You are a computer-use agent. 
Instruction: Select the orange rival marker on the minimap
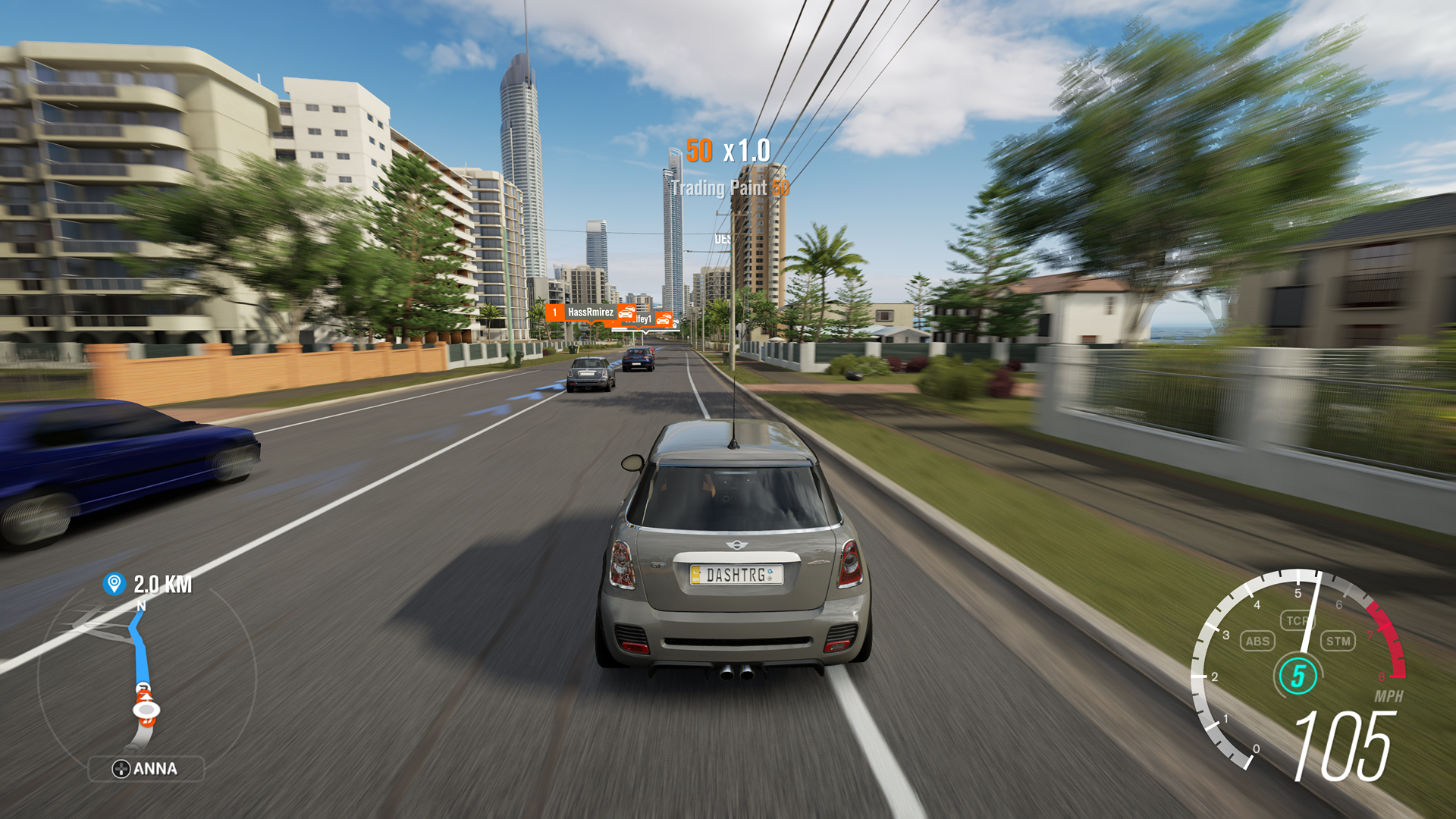click(x=144, y=695)
